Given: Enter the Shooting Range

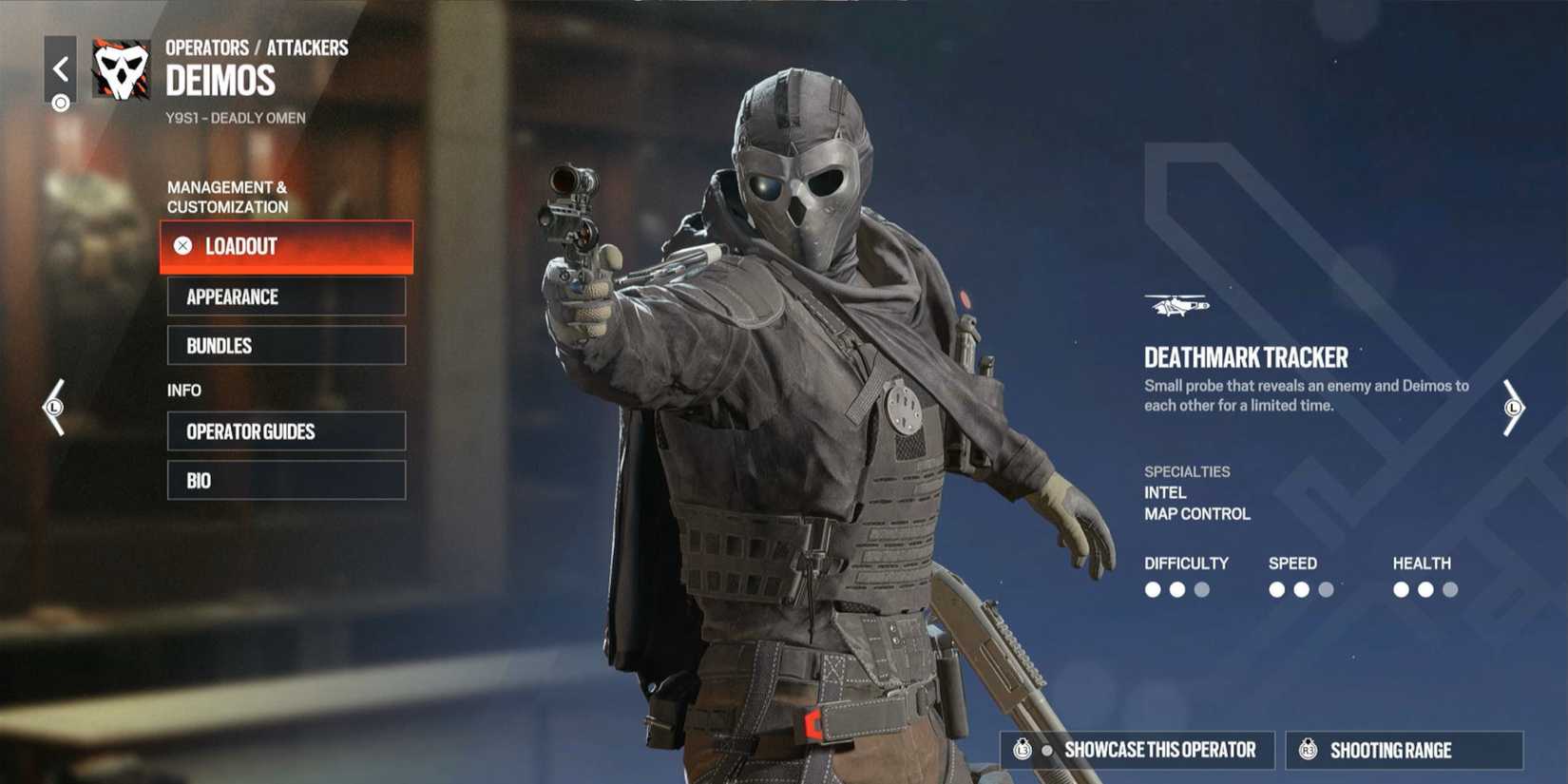Looking at the screenshot, I should [1402, 749].
